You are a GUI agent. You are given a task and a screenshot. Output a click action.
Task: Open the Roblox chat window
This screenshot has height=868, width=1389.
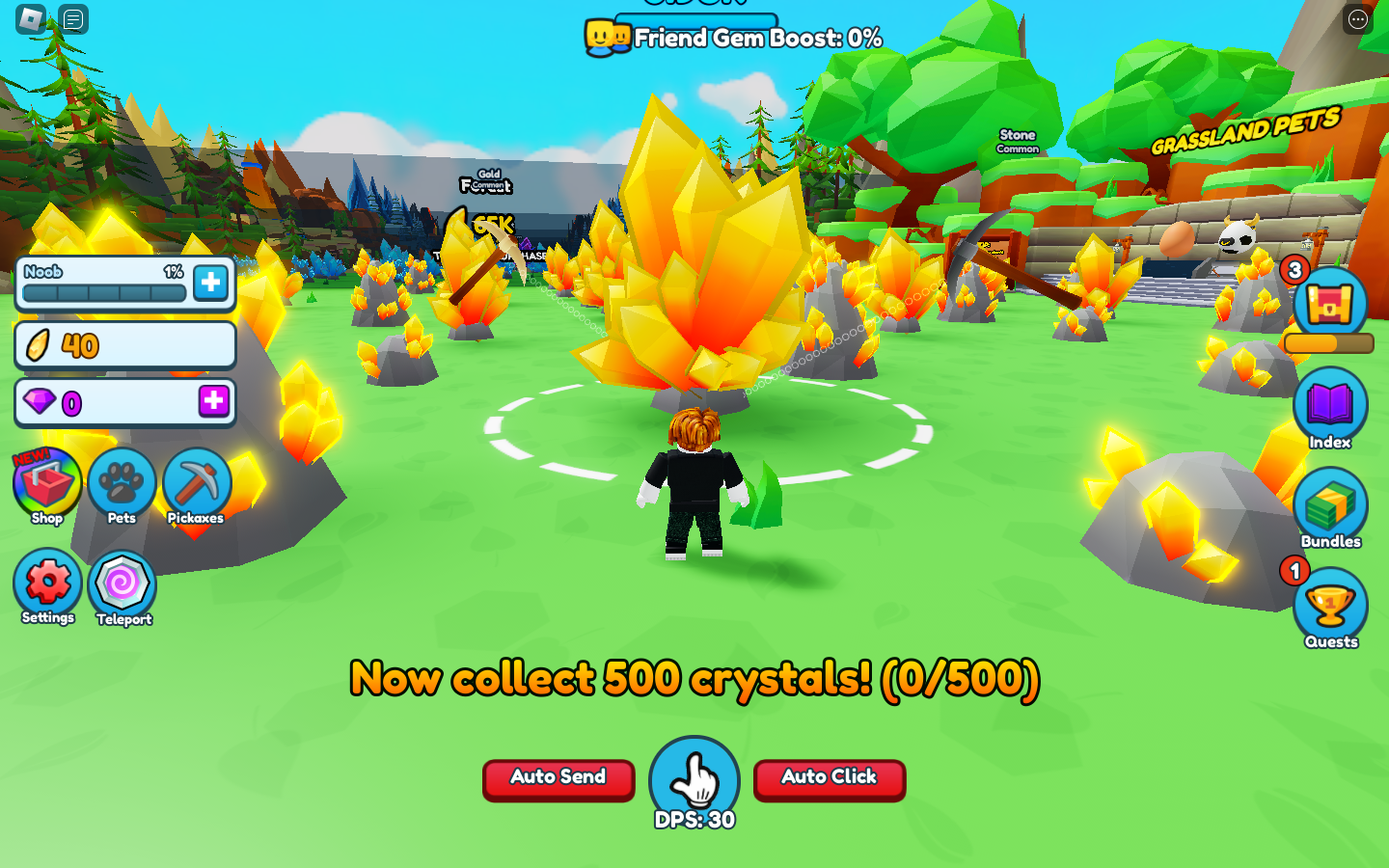[x=73, y=18]
